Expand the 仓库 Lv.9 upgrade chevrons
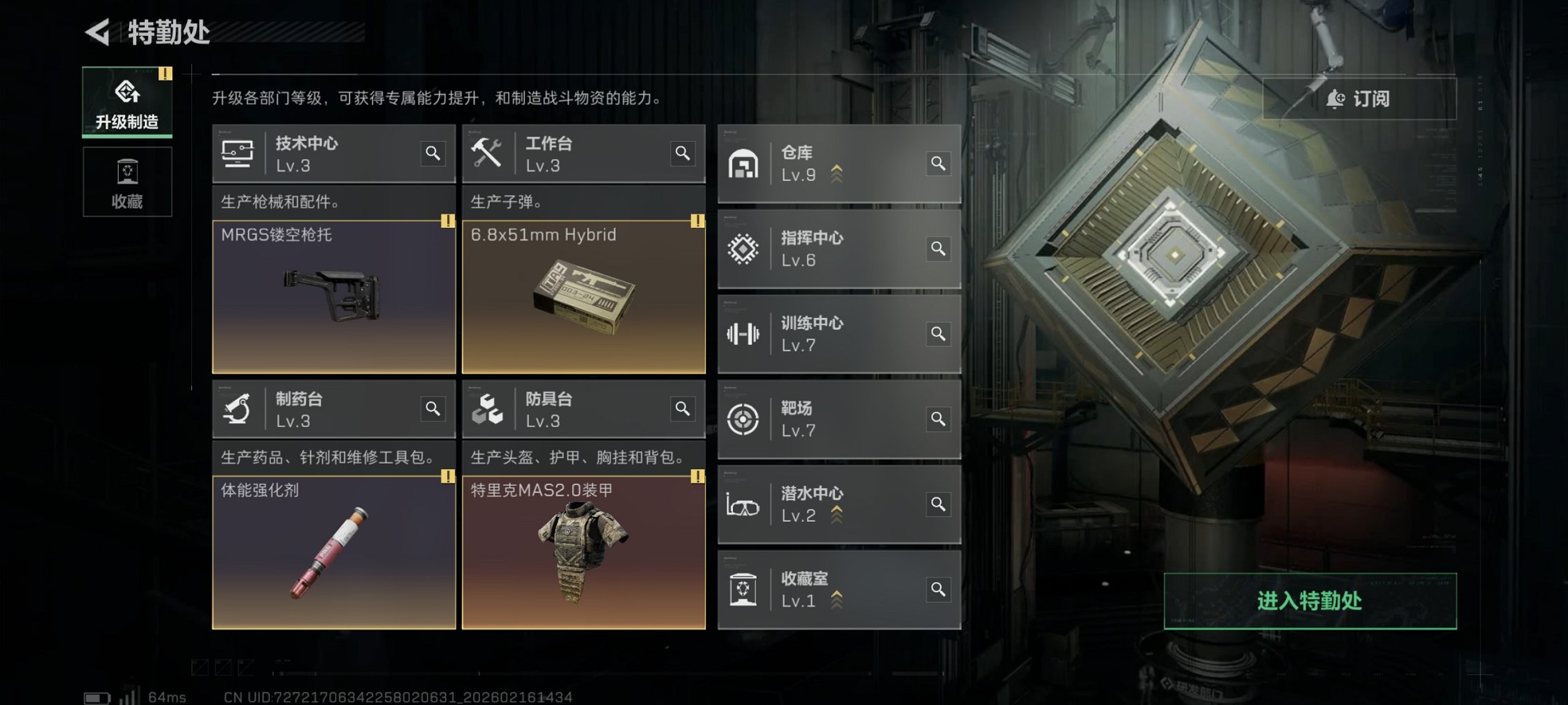Viewport: 1568px width, 705px height. tap(838, 175)
